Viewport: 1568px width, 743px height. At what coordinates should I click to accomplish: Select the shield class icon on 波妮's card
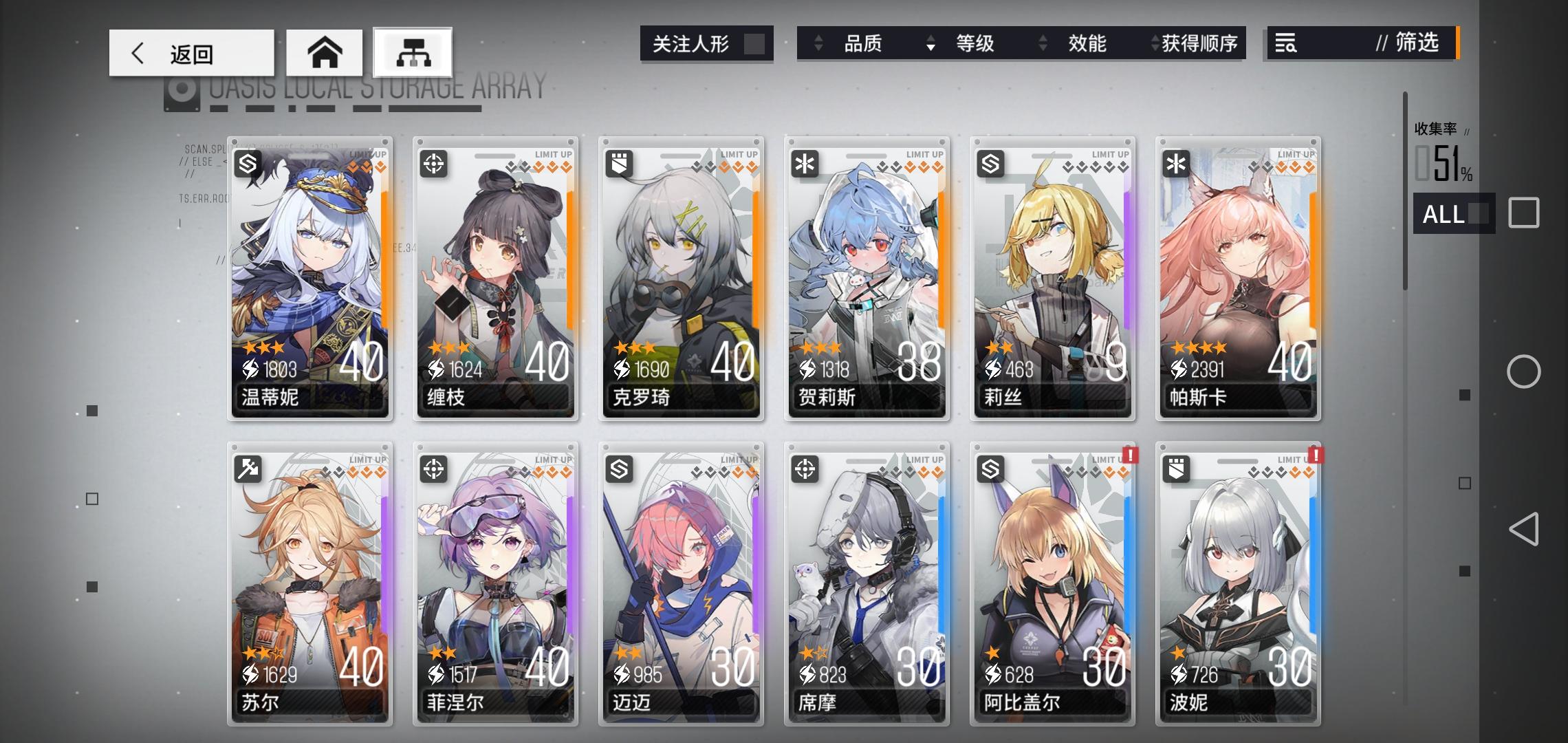(x=1175, y=470)
